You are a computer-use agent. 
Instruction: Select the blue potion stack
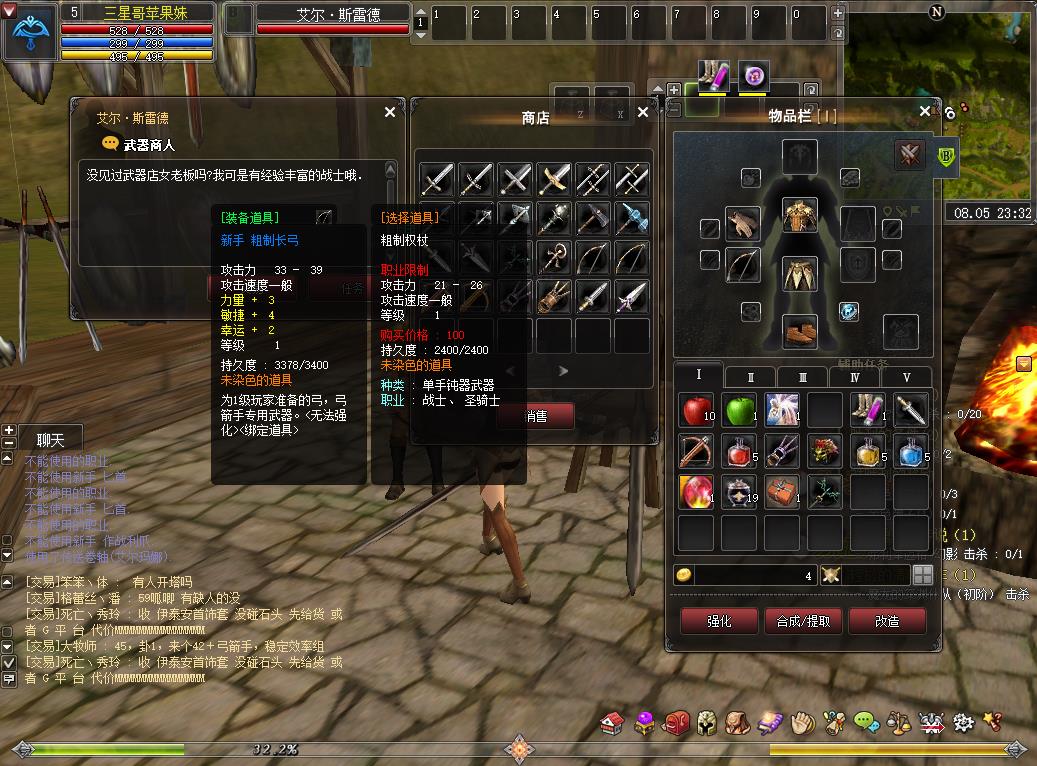point(910,451)
